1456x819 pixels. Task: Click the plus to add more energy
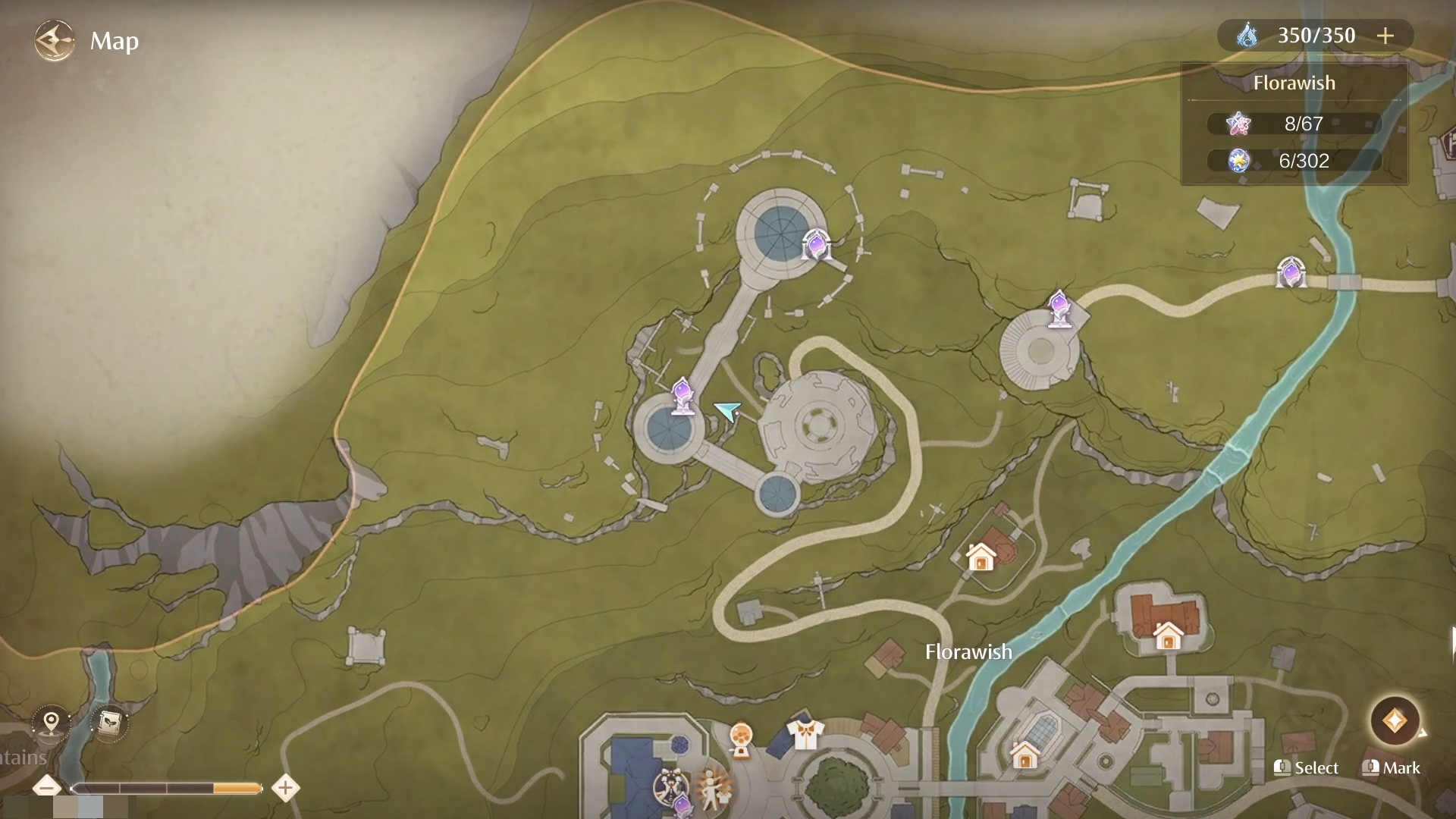coord(1387,35)
